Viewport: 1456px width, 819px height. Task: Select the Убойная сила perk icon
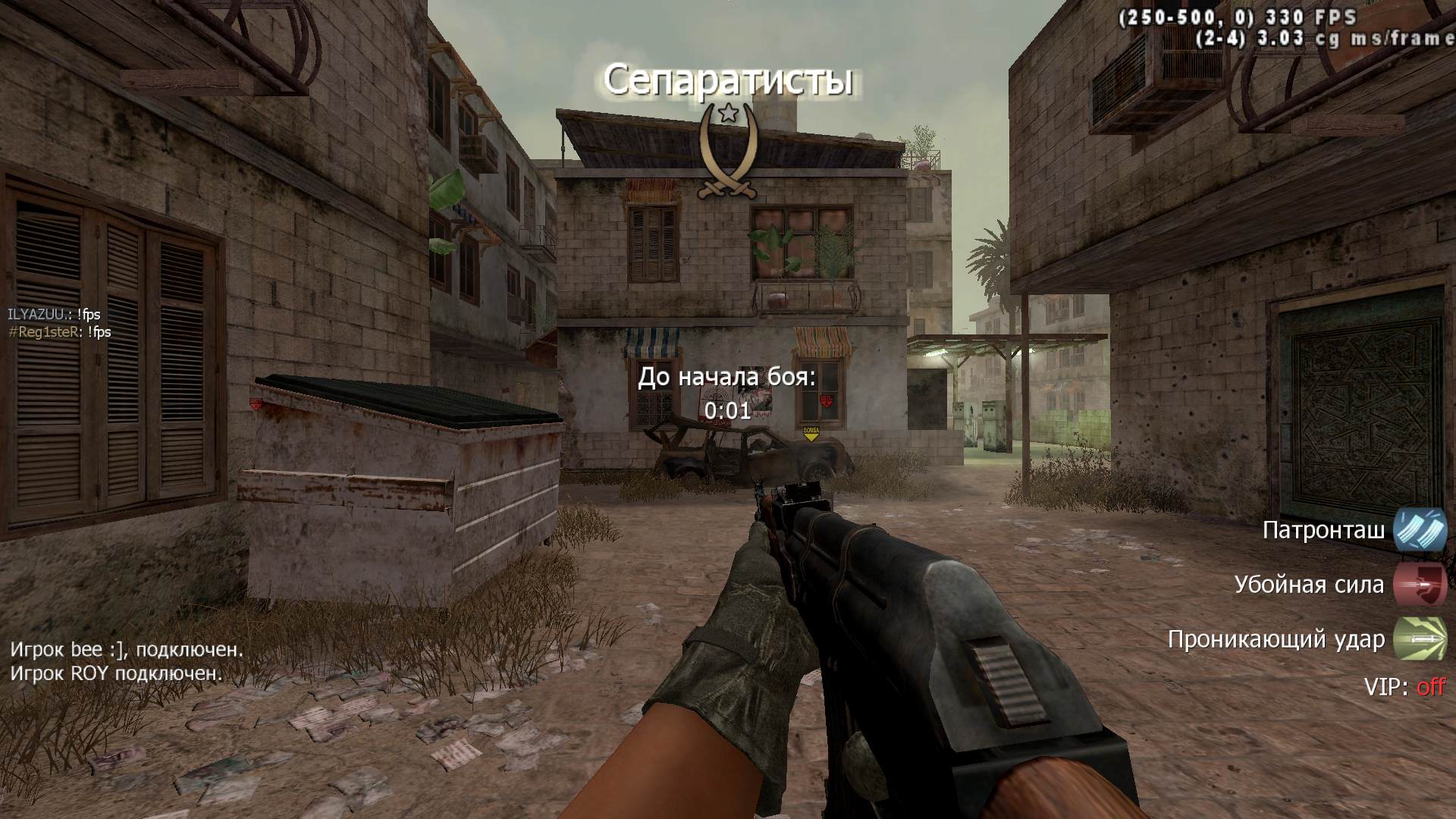point(1420,585)
